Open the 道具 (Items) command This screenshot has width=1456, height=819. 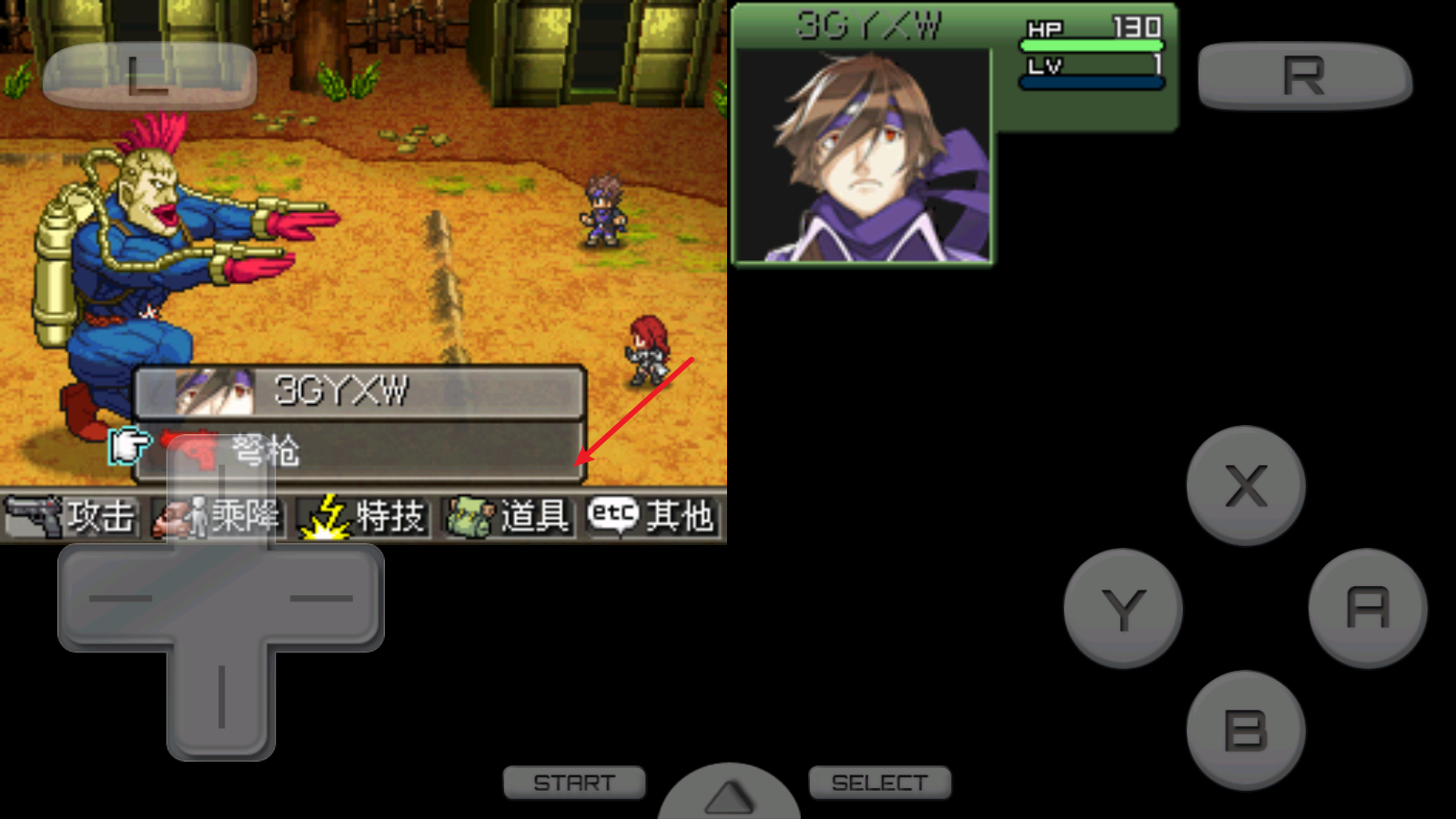tap(510, 517)
